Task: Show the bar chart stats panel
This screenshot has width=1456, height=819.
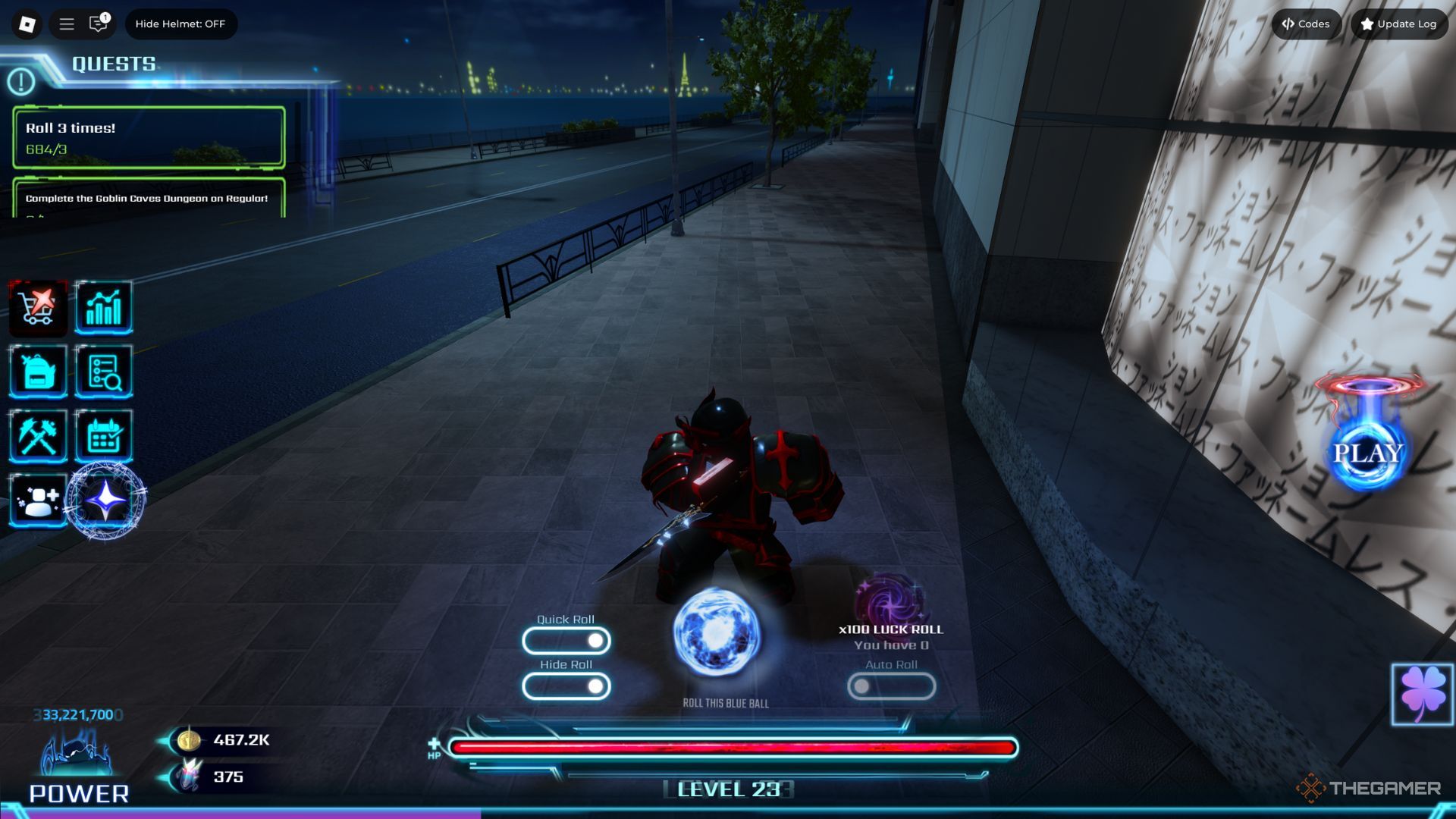Action: (104, 308)
